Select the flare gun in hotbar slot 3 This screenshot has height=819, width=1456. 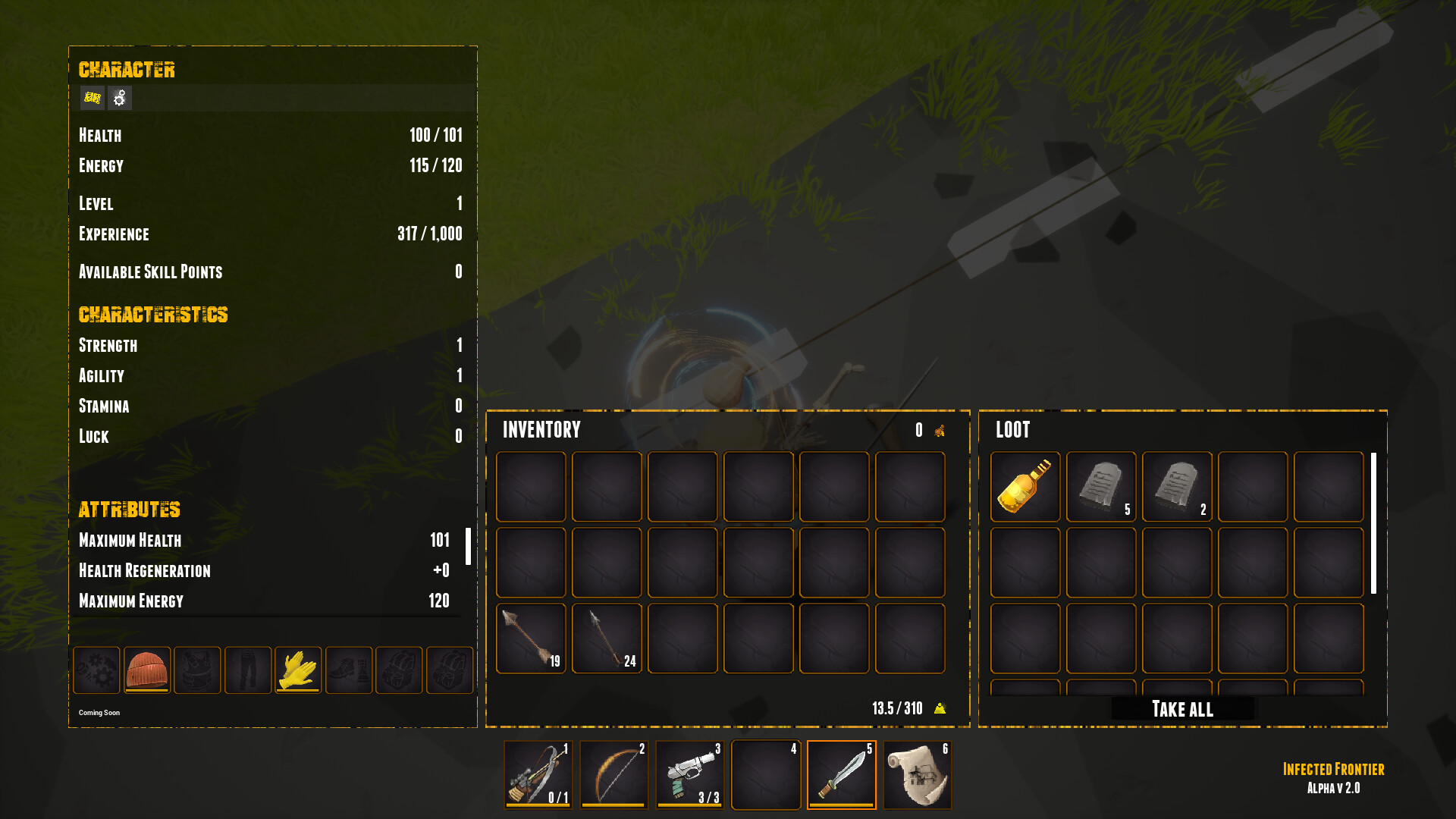[x=690, y=774]
